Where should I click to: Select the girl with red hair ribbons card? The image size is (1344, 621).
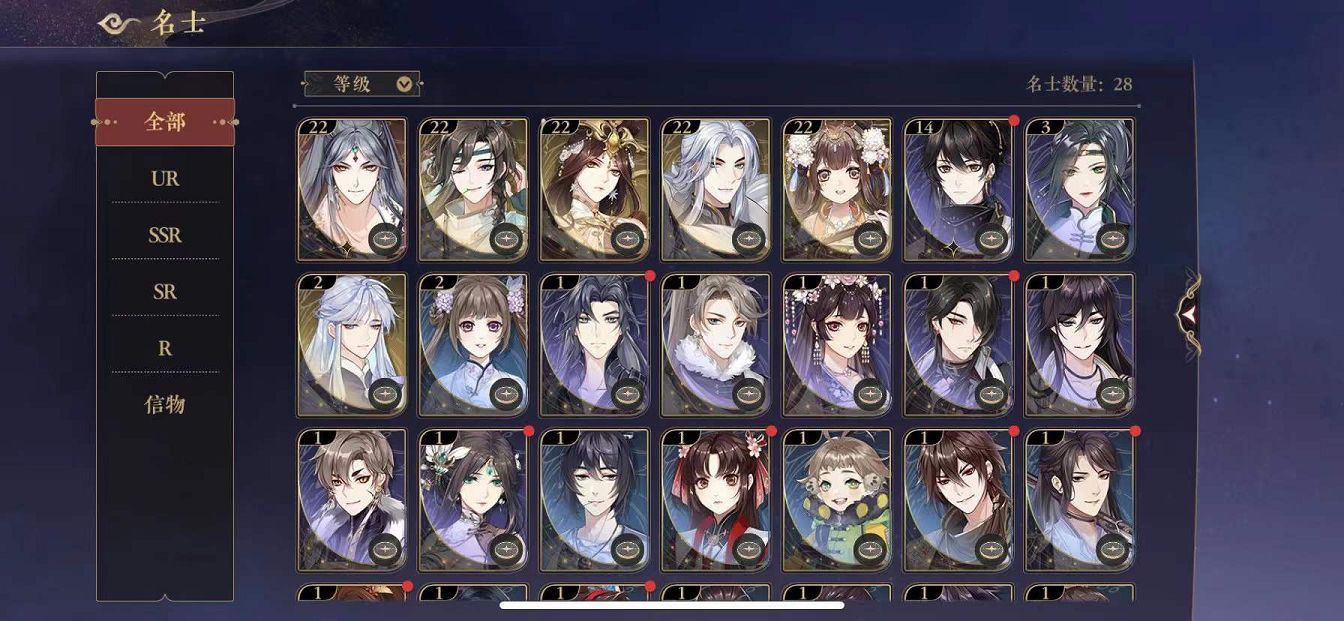715,499
